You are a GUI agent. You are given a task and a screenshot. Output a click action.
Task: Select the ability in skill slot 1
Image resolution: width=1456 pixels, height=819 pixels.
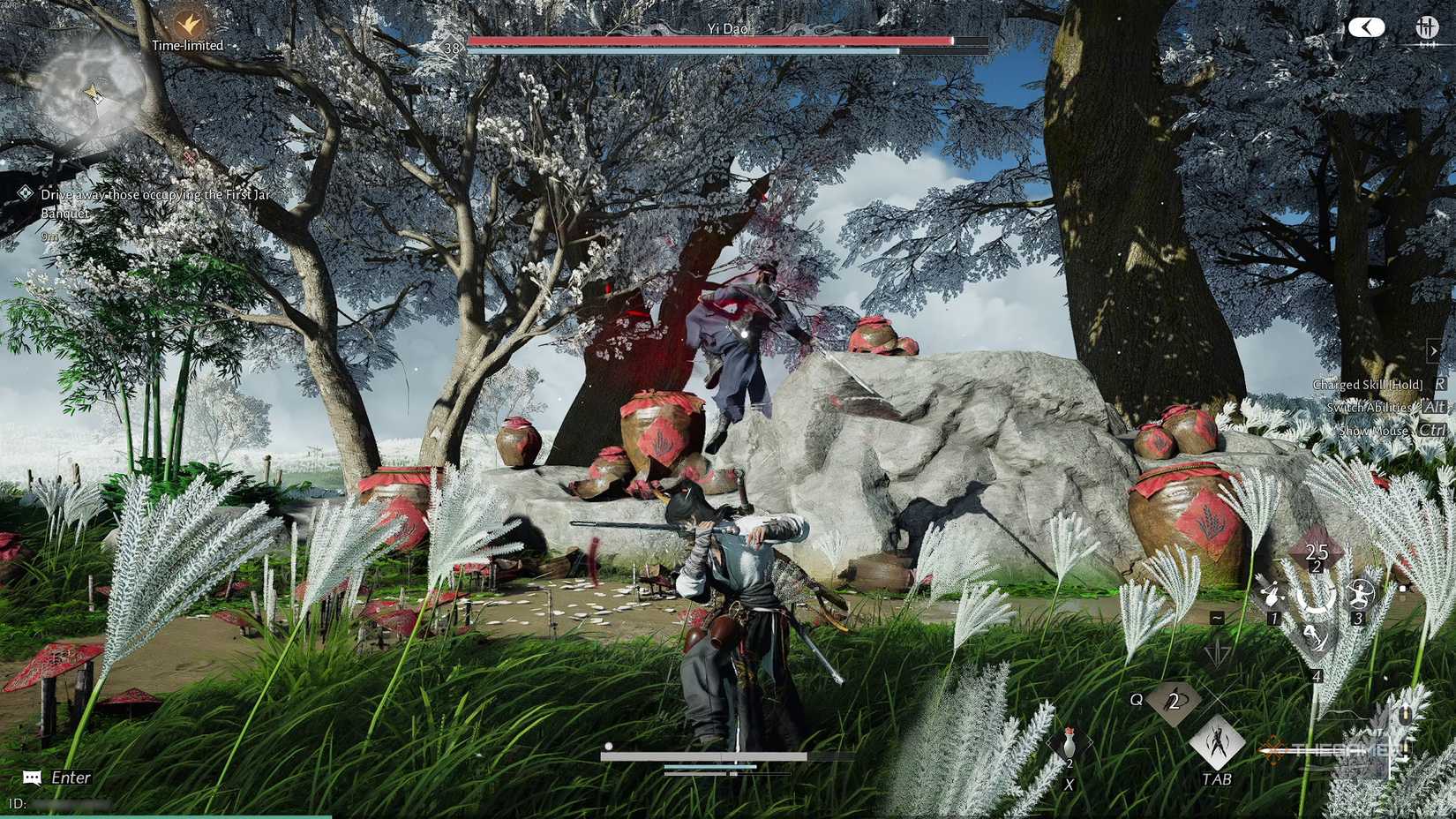(x=1272, y=595)
